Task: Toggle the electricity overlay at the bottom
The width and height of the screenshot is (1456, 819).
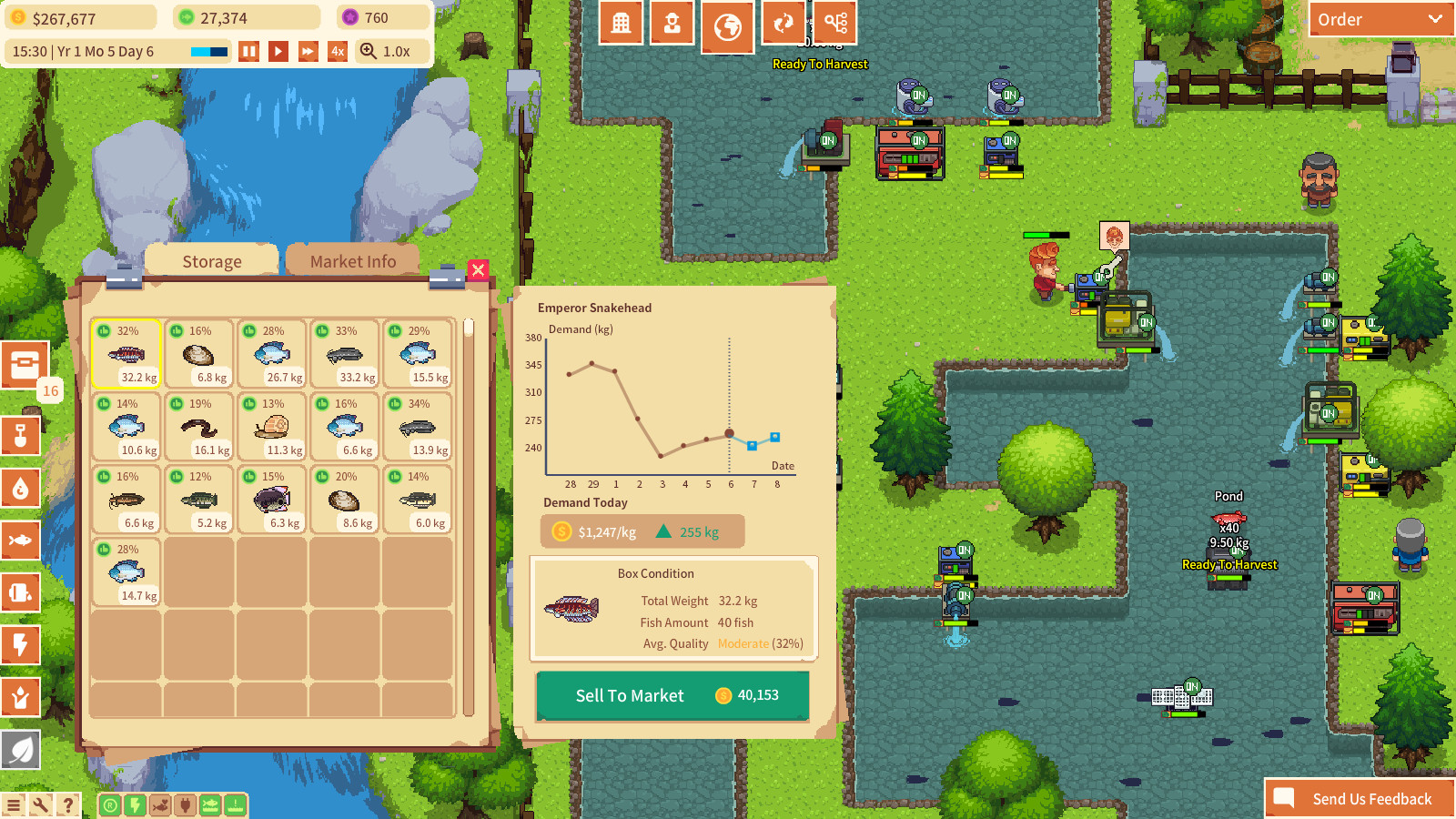Action: coord(134,804)
